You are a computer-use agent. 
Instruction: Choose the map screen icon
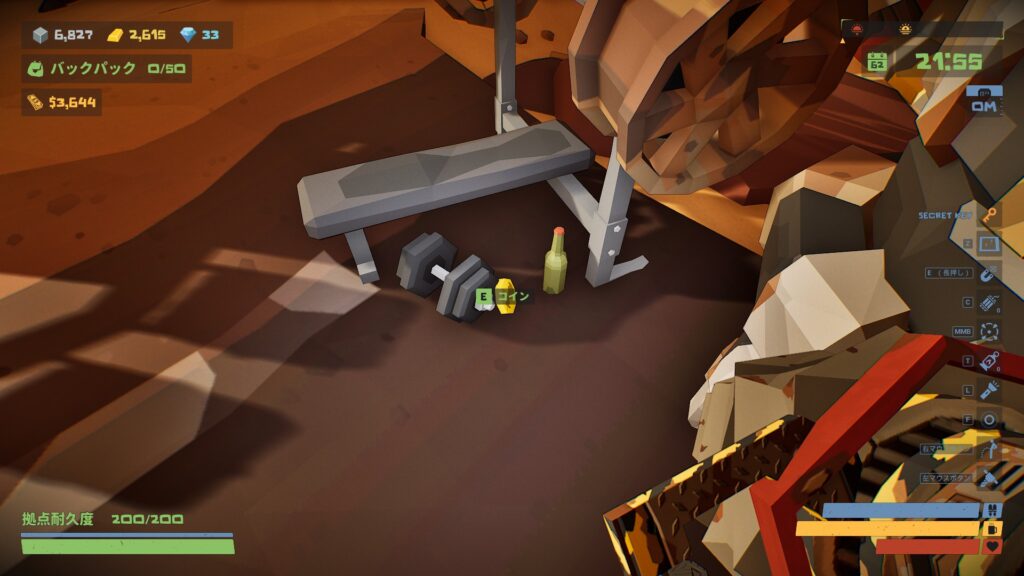pos(989,244)
